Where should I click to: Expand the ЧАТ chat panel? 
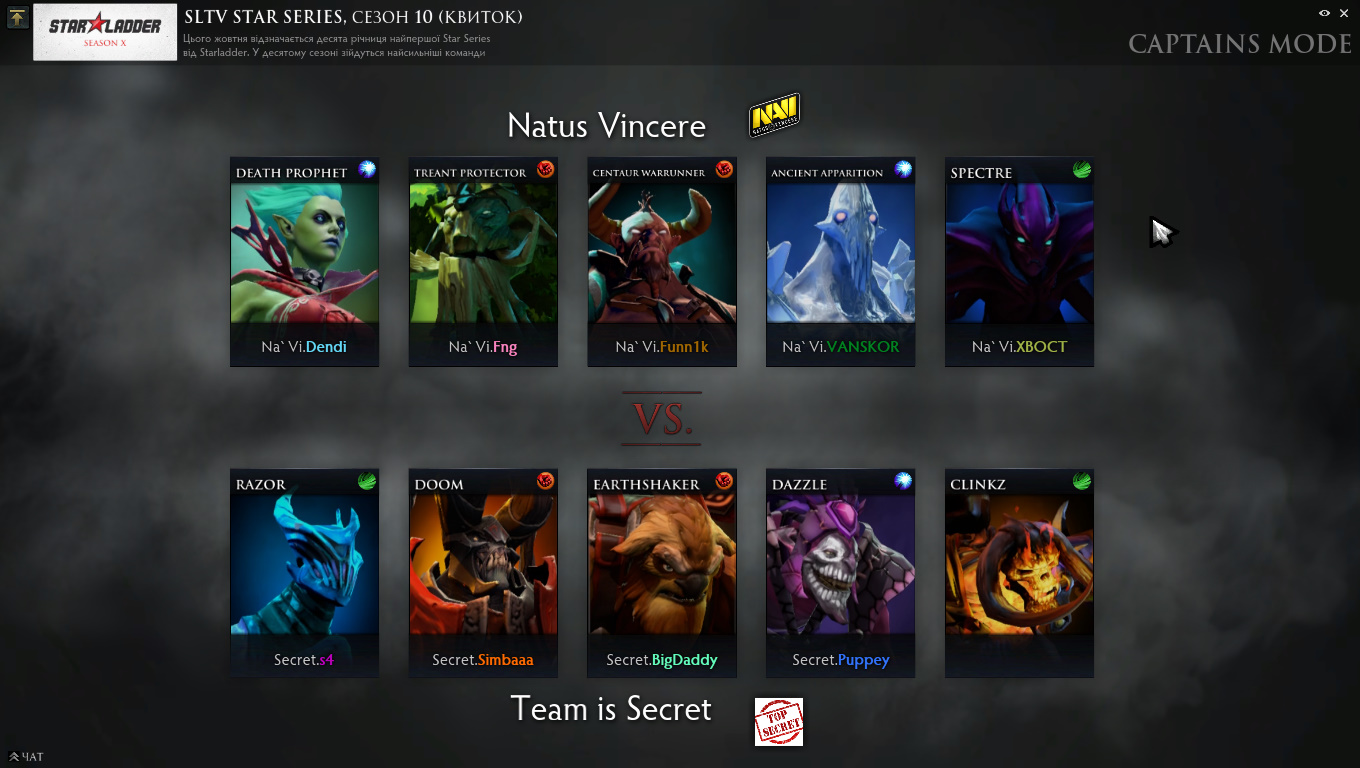[x=27, y=757]
